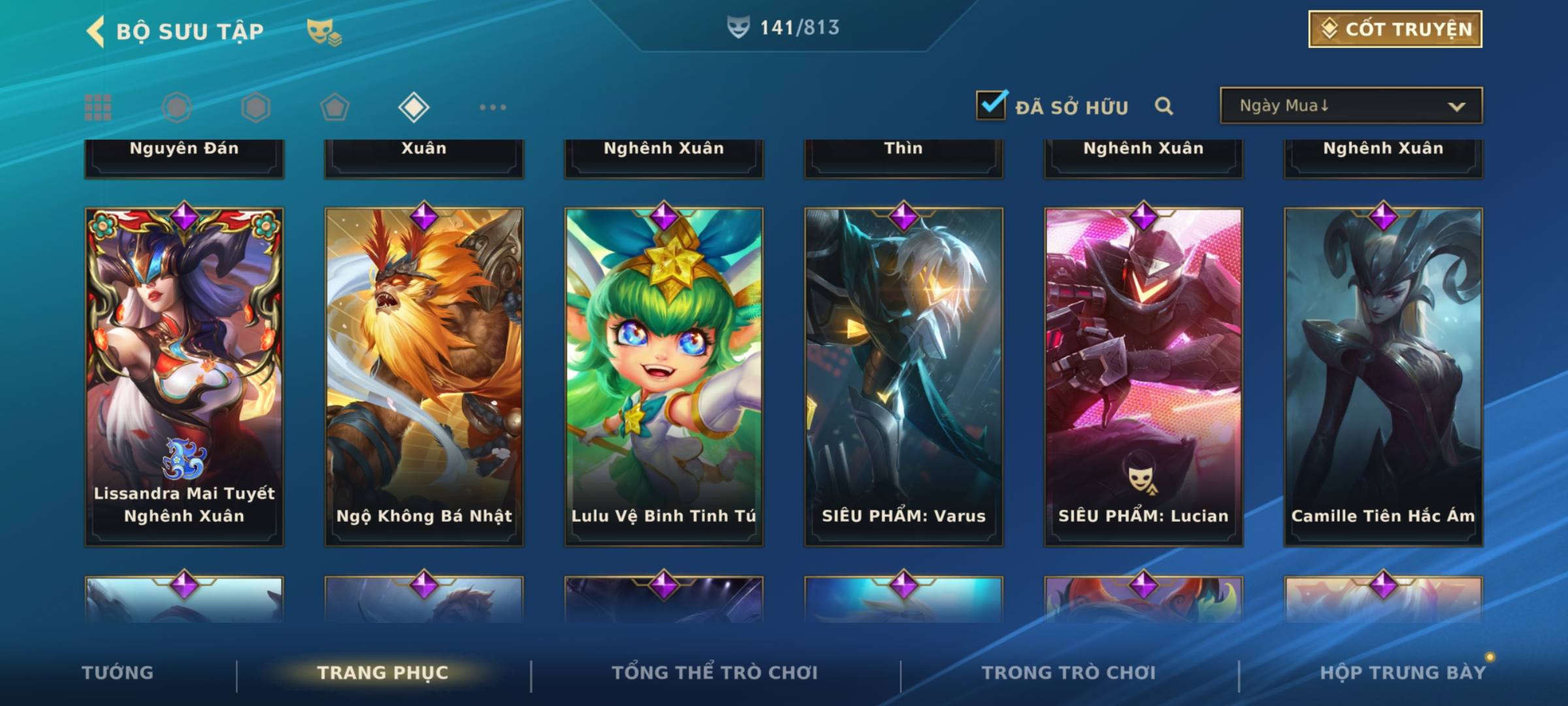
Task: Toggle the Đã Sở Hữu checkbox
Action: (991, 105)
